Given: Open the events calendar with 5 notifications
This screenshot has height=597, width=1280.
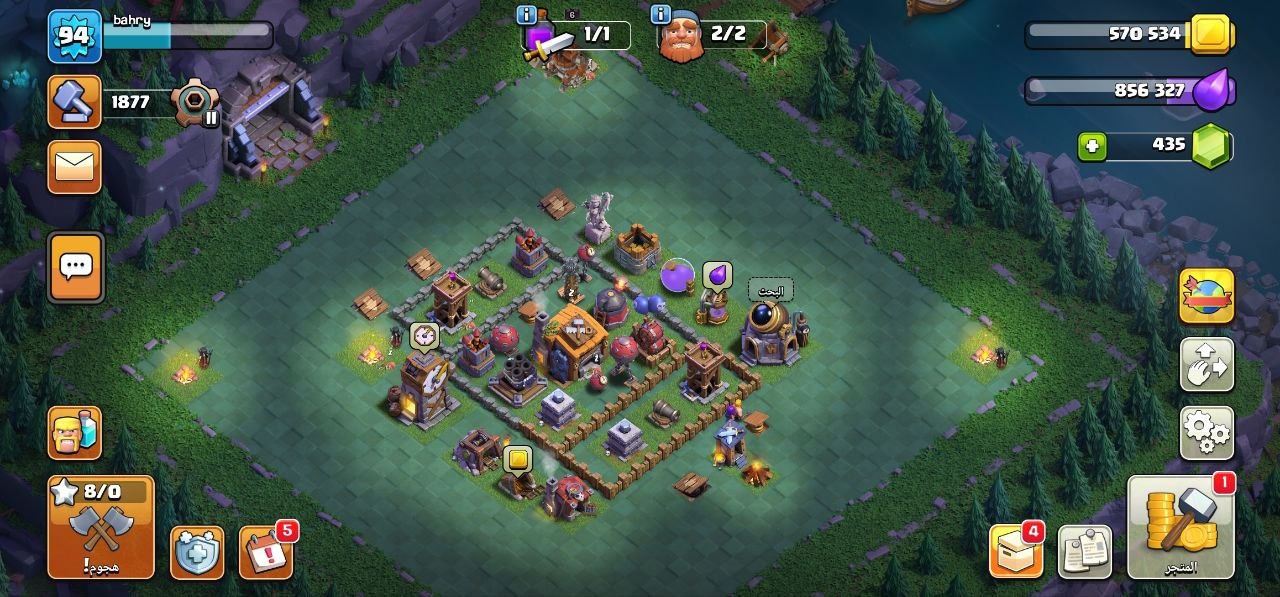Looking at the screenshot, I should [x=266, y=552].
